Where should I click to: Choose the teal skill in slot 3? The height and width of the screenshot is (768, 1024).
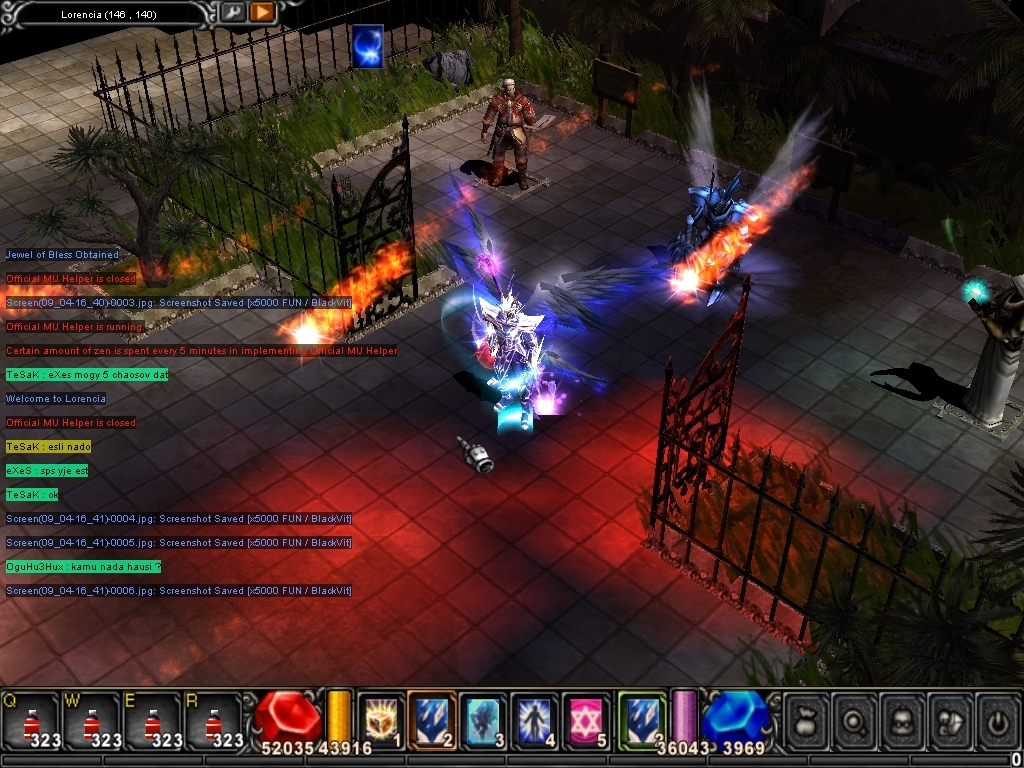[484, 720]
